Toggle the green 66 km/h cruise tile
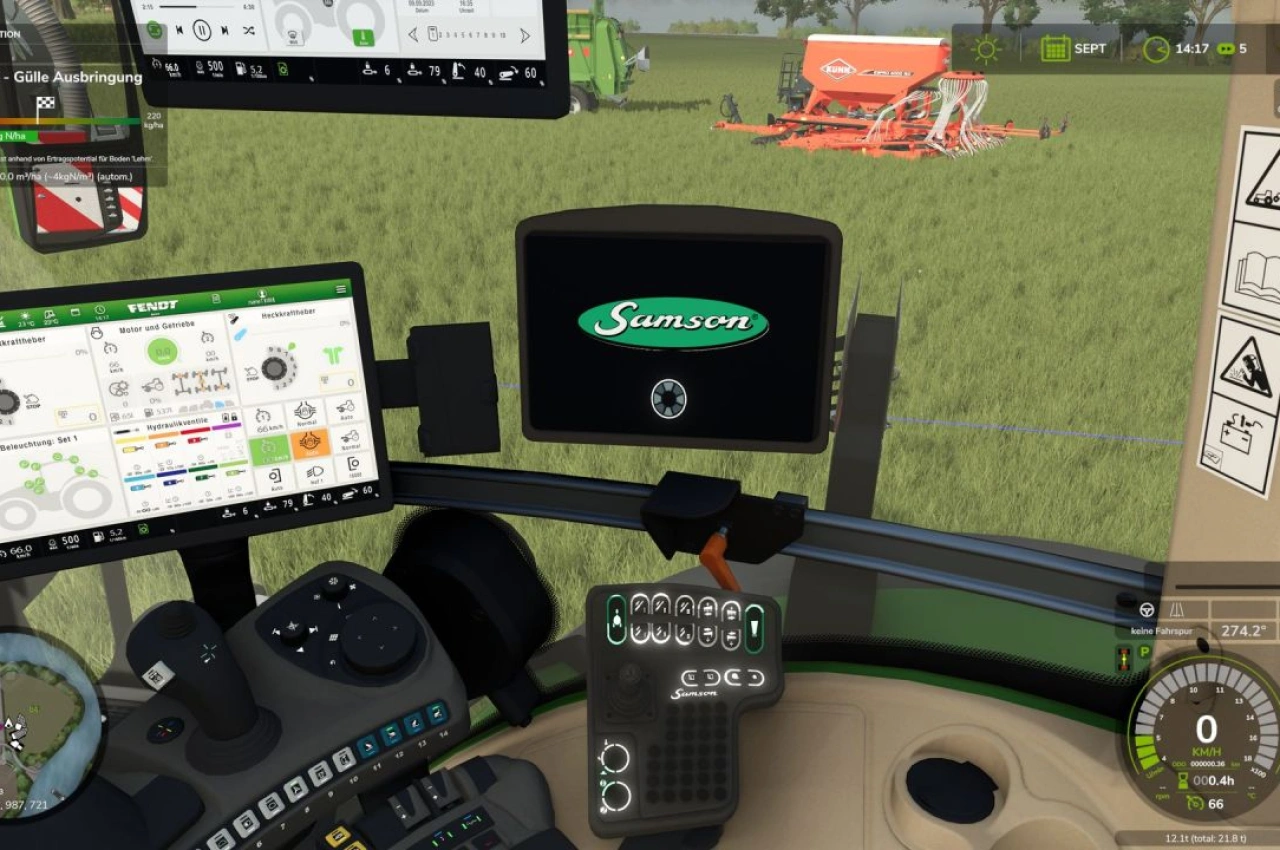Screen dimensions: 1280x850 269,449
